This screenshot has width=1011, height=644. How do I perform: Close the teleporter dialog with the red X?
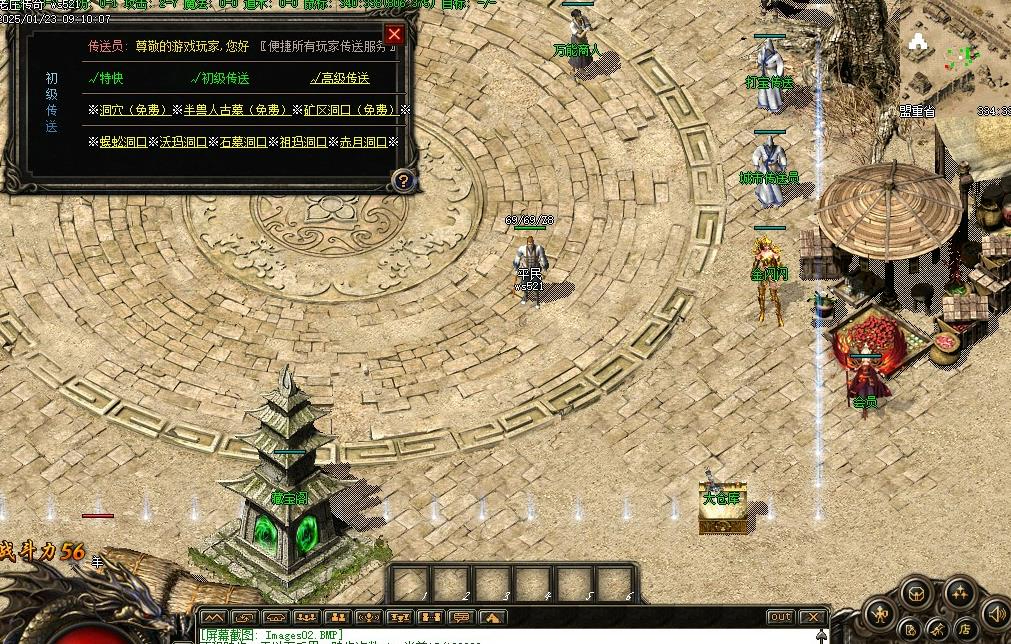point(394,35)
